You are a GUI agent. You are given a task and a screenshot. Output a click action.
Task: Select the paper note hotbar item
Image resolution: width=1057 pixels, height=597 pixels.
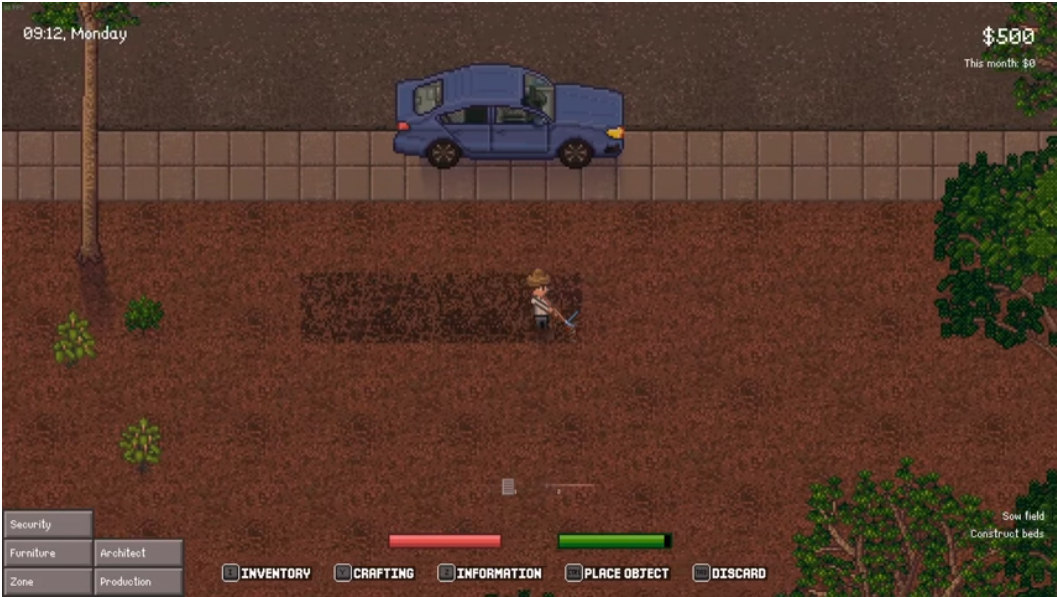(508, 487)
